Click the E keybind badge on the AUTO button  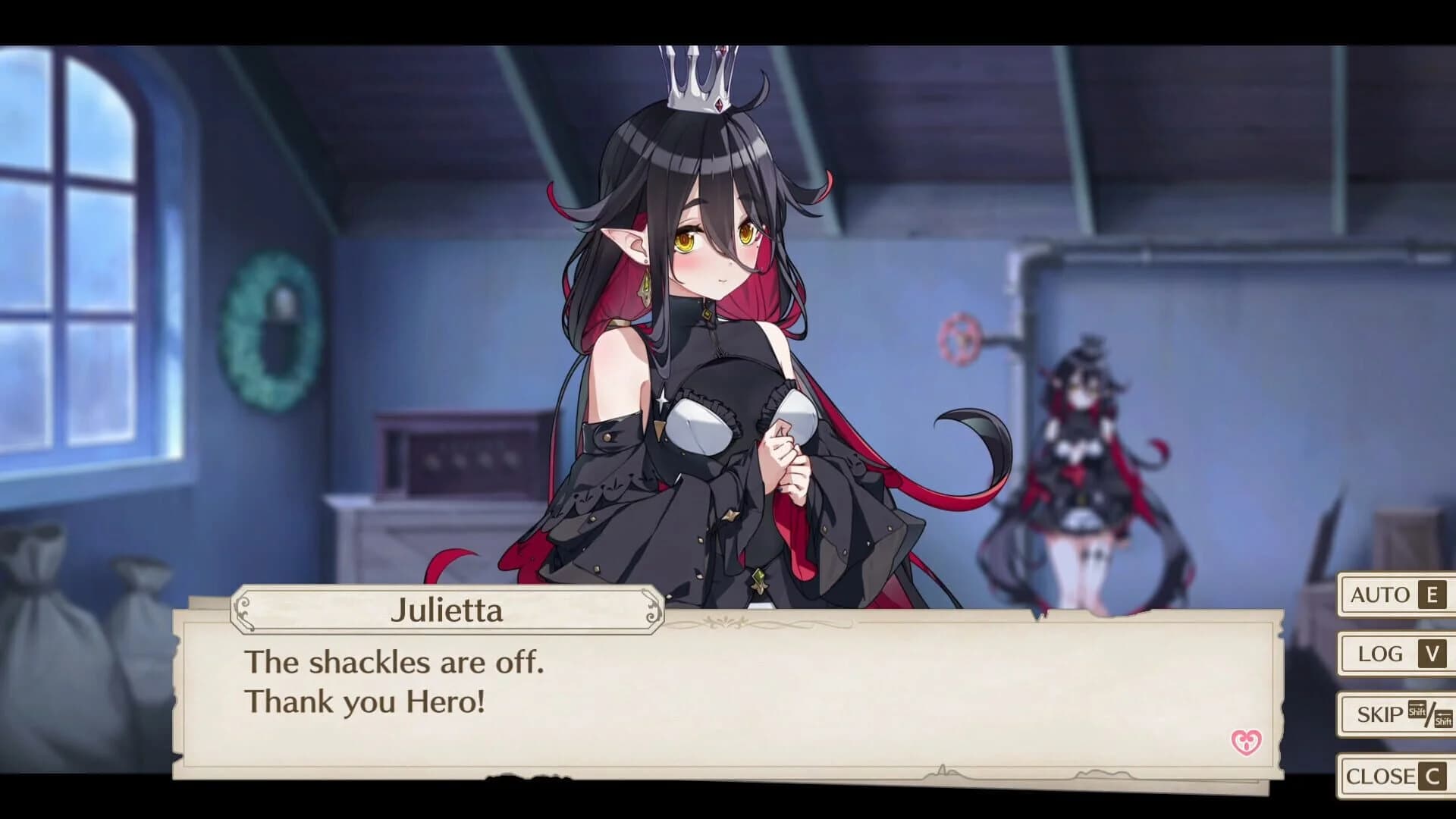pos(1430,596)
